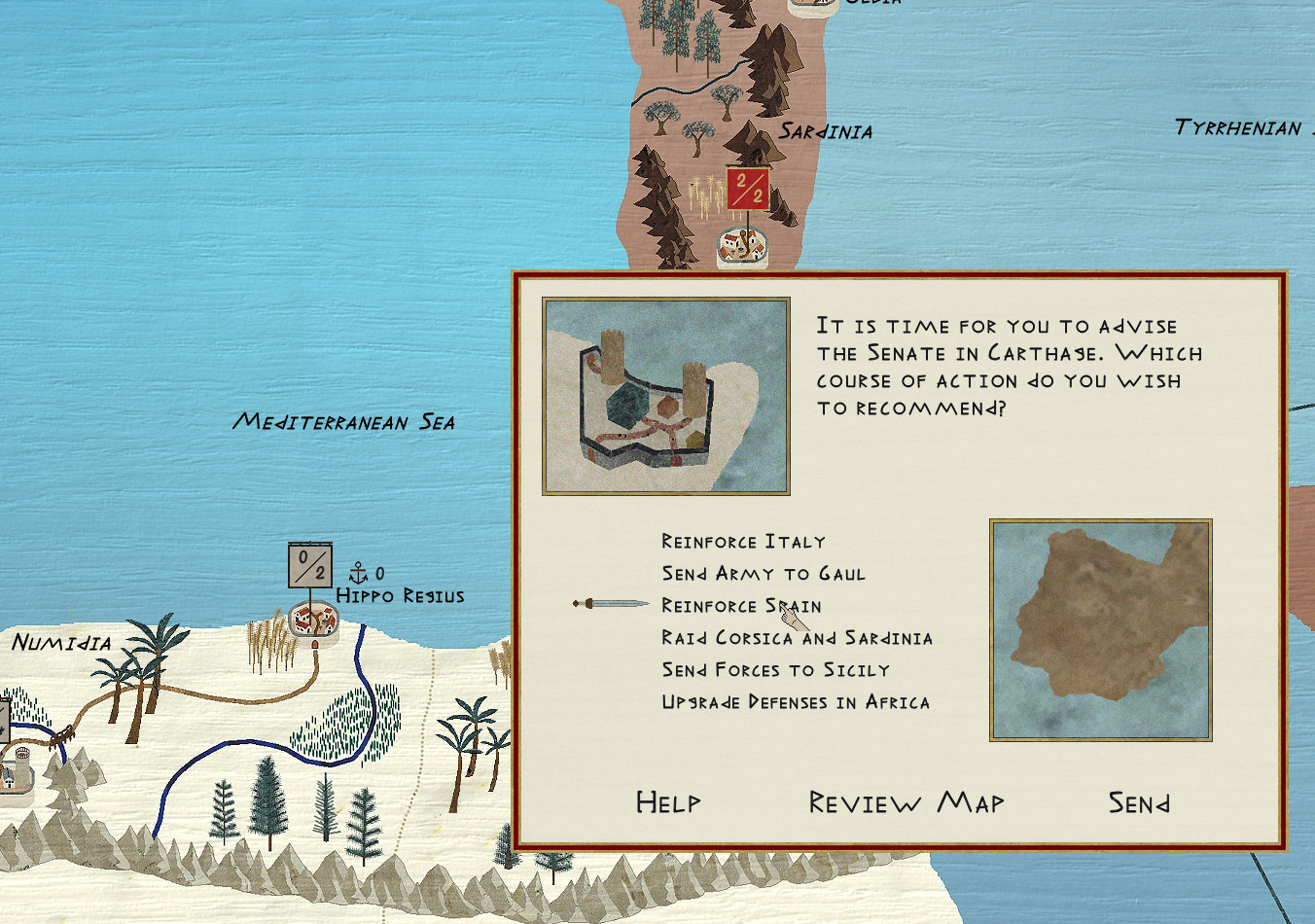1315x924 pixels.
Task: Select Send Forces to Sicily
Action: click(775, 670)
